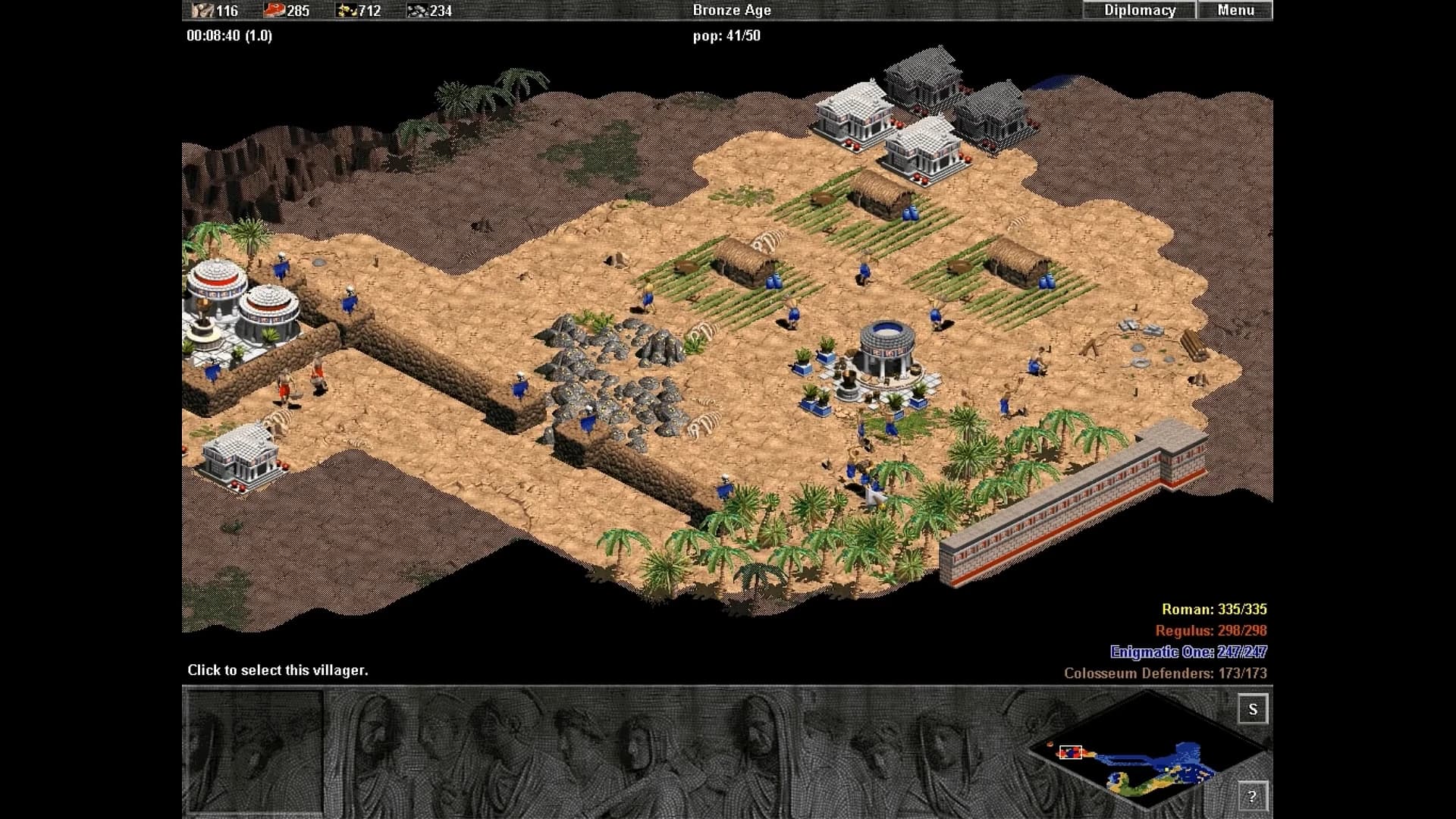Click the Bronze Age status label
The height and width of the screenshot is (819, 1456).
(732, 10)
